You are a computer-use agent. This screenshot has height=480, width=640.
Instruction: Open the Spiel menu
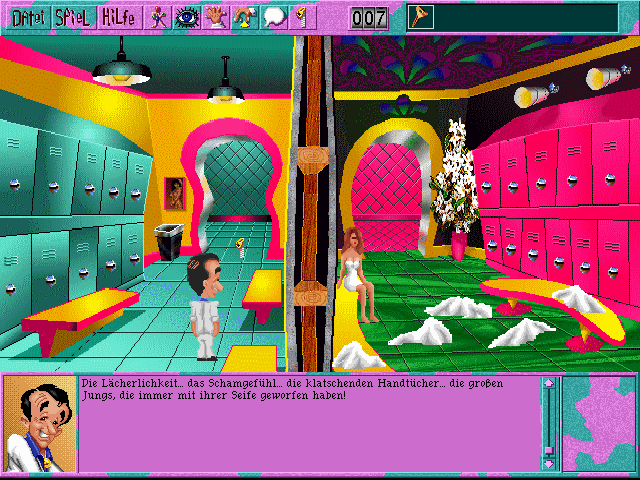coord(73,16)
